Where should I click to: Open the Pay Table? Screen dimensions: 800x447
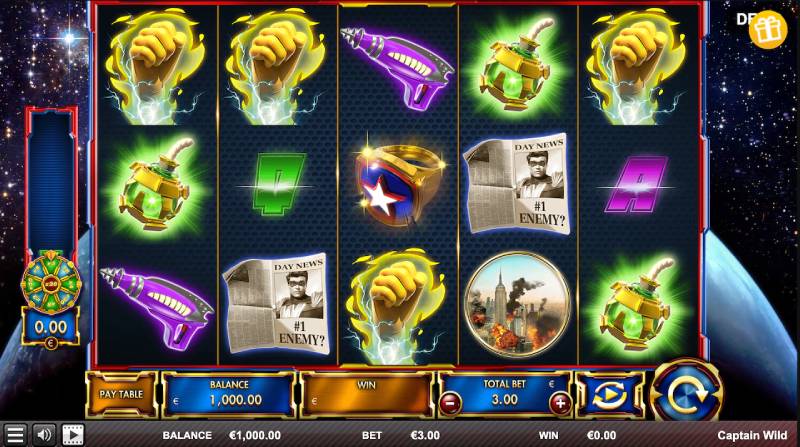(x=122, y=395)
